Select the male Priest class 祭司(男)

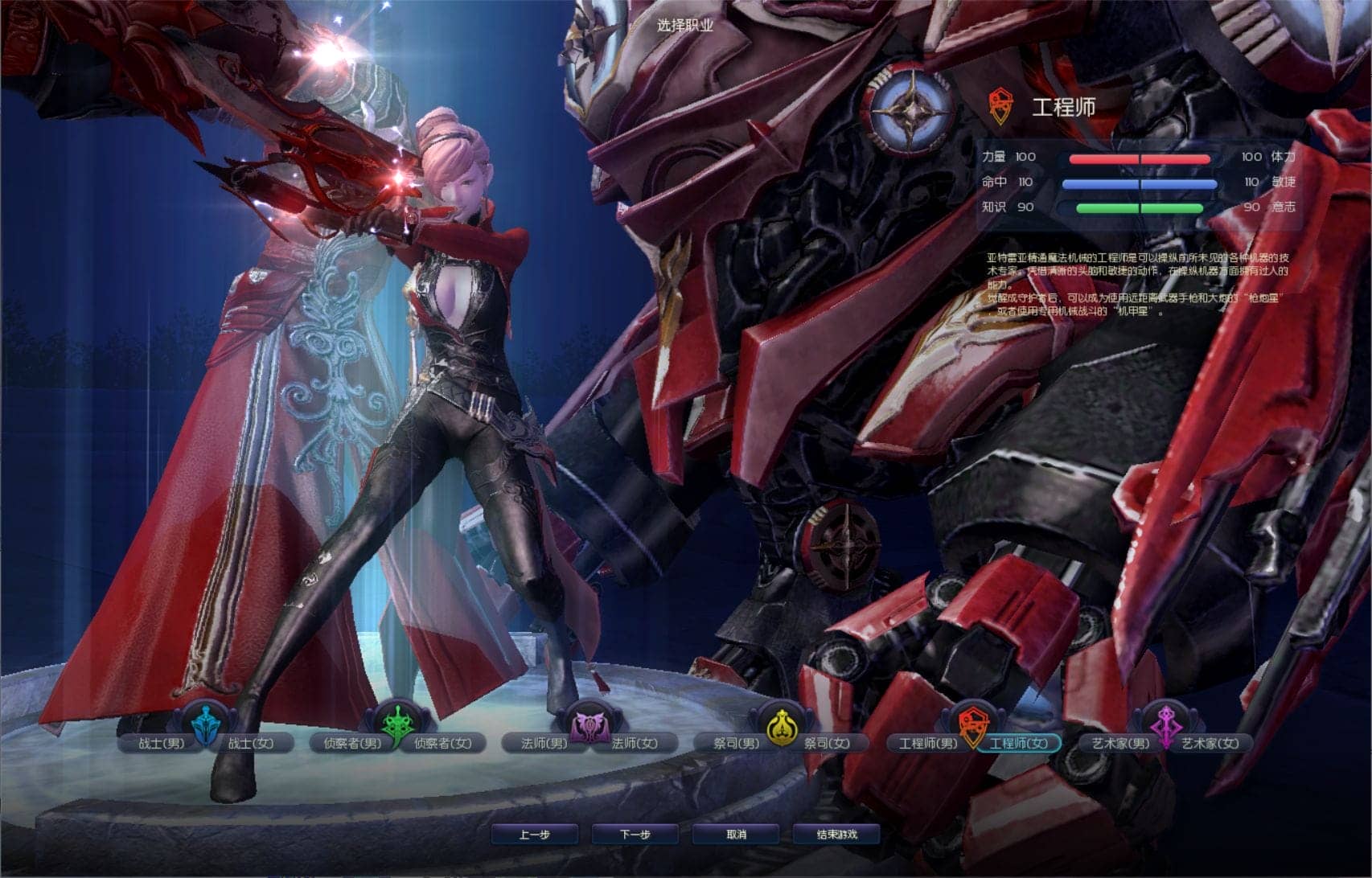pos(736,744)
